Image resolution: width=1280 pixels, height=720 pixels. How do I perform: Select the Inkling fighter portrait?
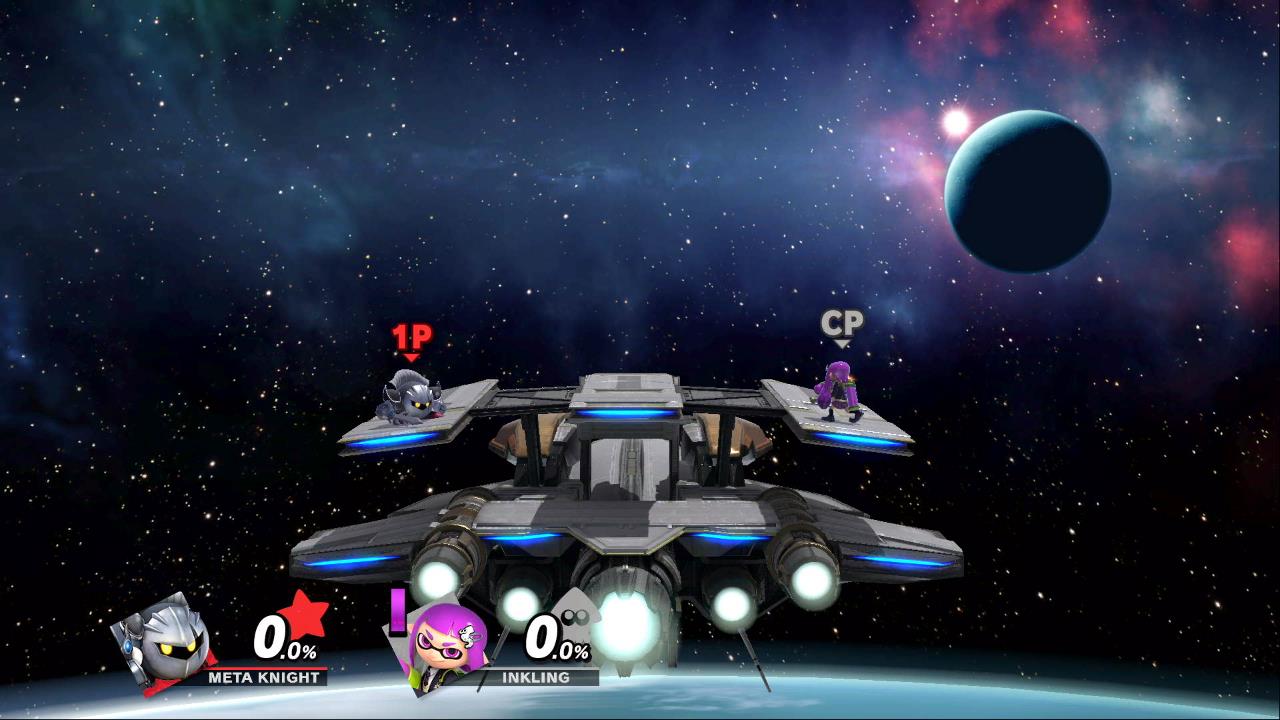pos(446,643)
